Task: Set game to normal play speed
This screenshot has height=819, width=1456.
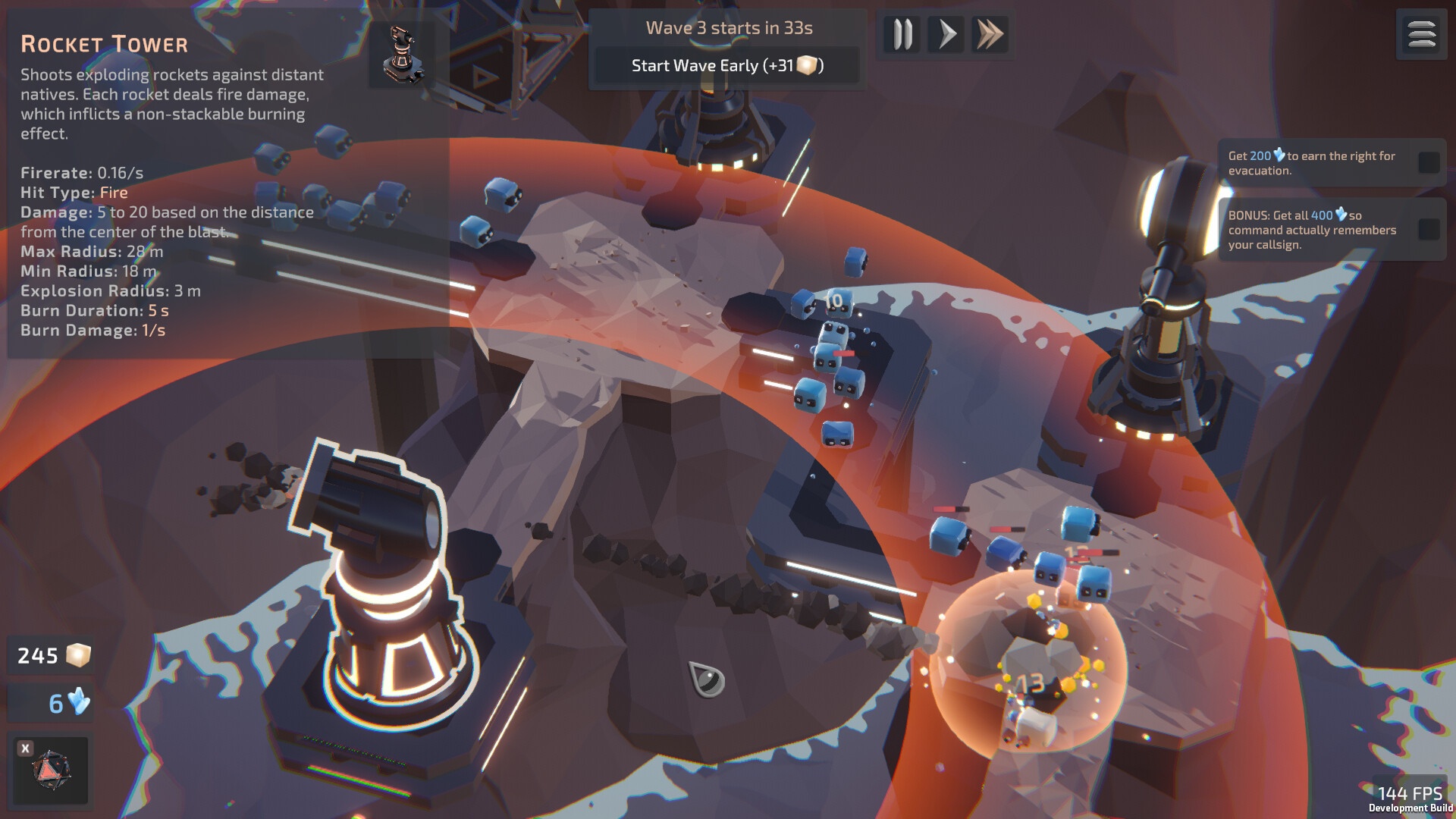Action: (946, 35)
